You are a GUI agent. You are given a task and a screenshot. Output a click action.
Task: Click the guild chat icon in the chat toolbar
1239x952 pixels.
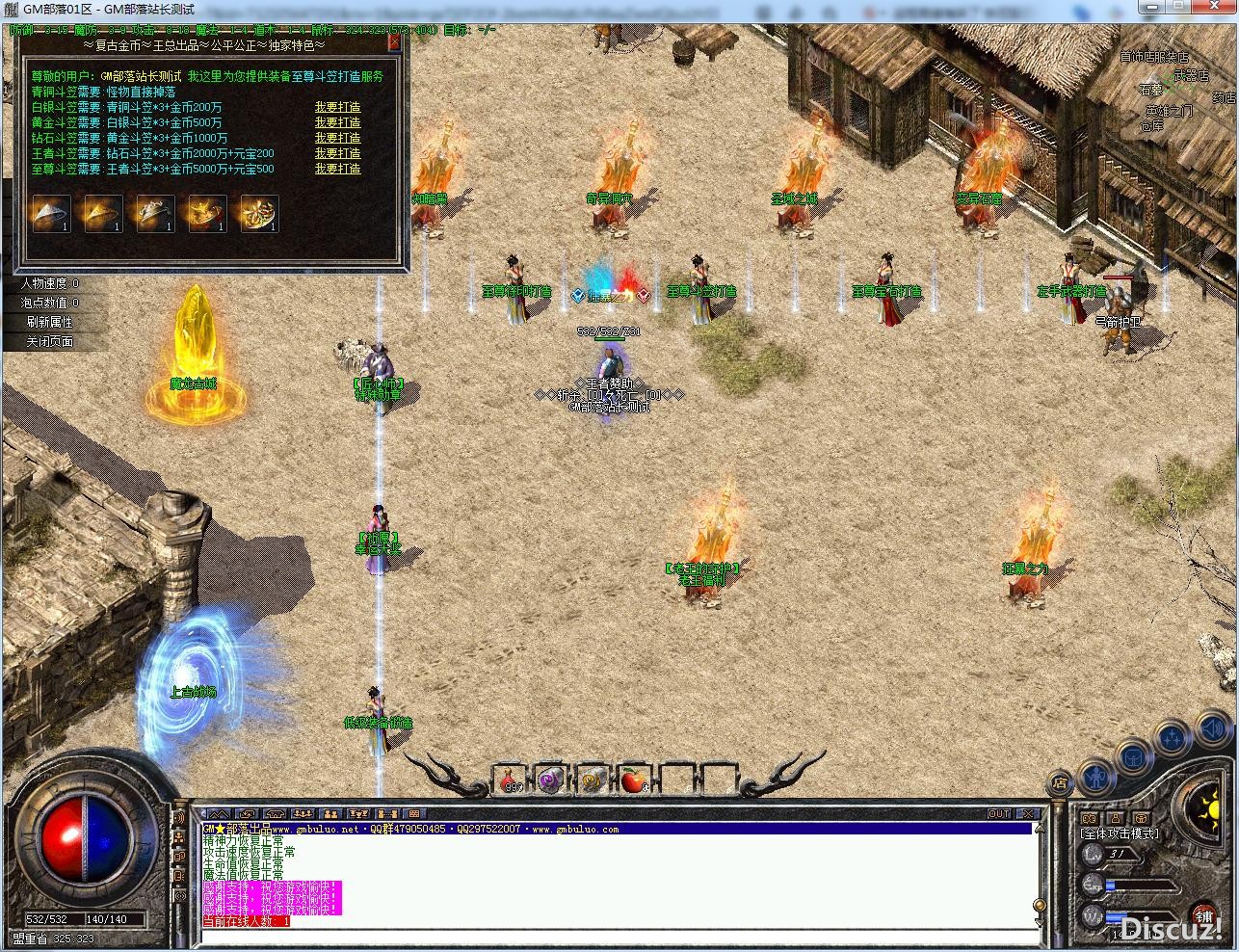(331, 814)
